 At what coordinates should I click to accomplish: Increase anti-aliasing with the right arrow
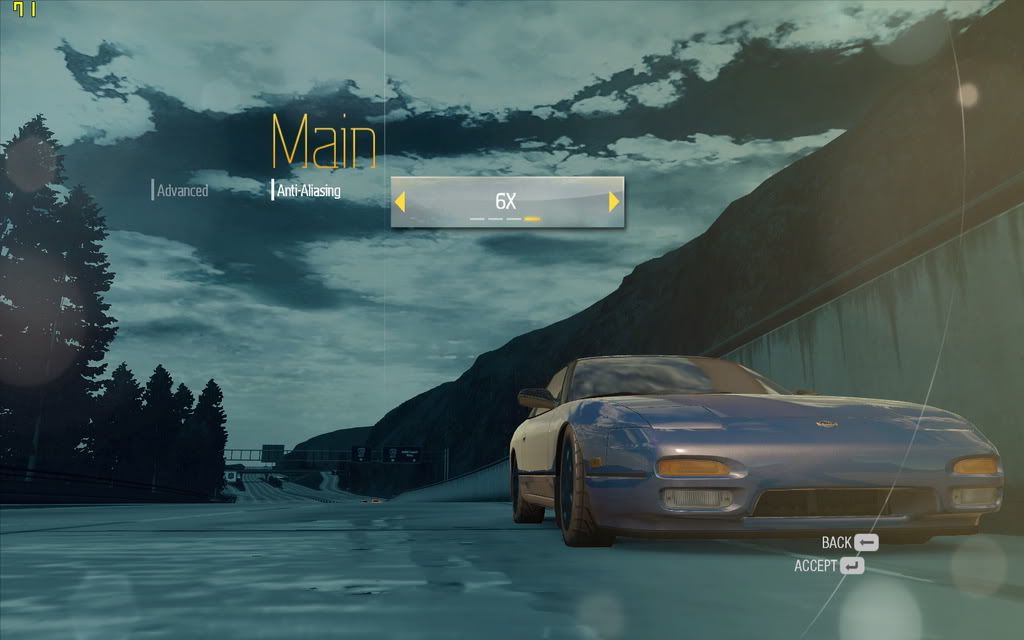tap(614, 202)
